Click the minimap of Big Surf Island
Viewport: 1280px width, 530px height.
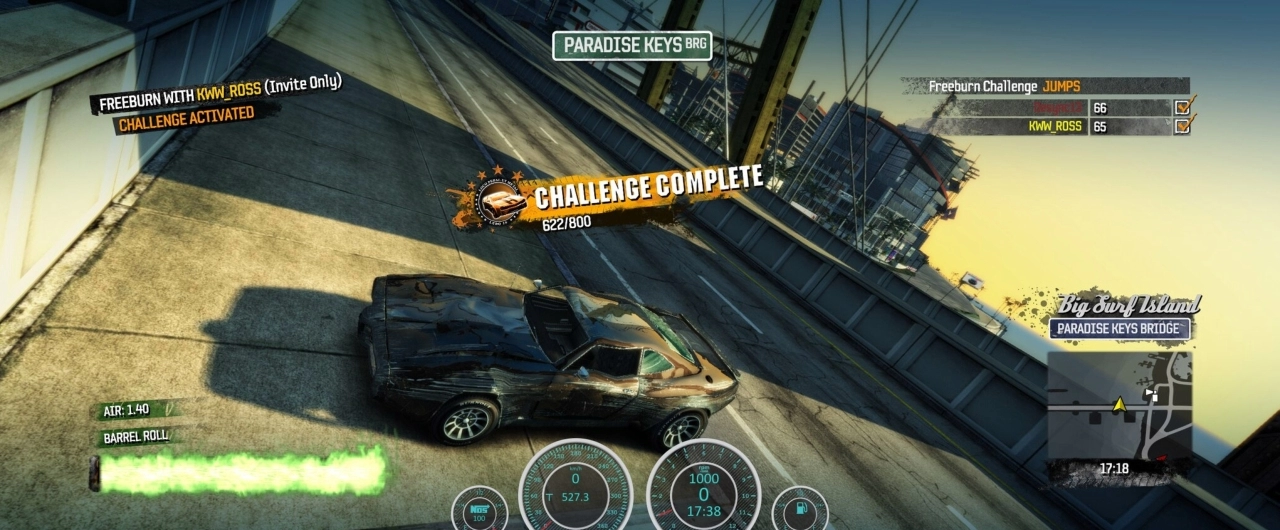(1119, 405)
